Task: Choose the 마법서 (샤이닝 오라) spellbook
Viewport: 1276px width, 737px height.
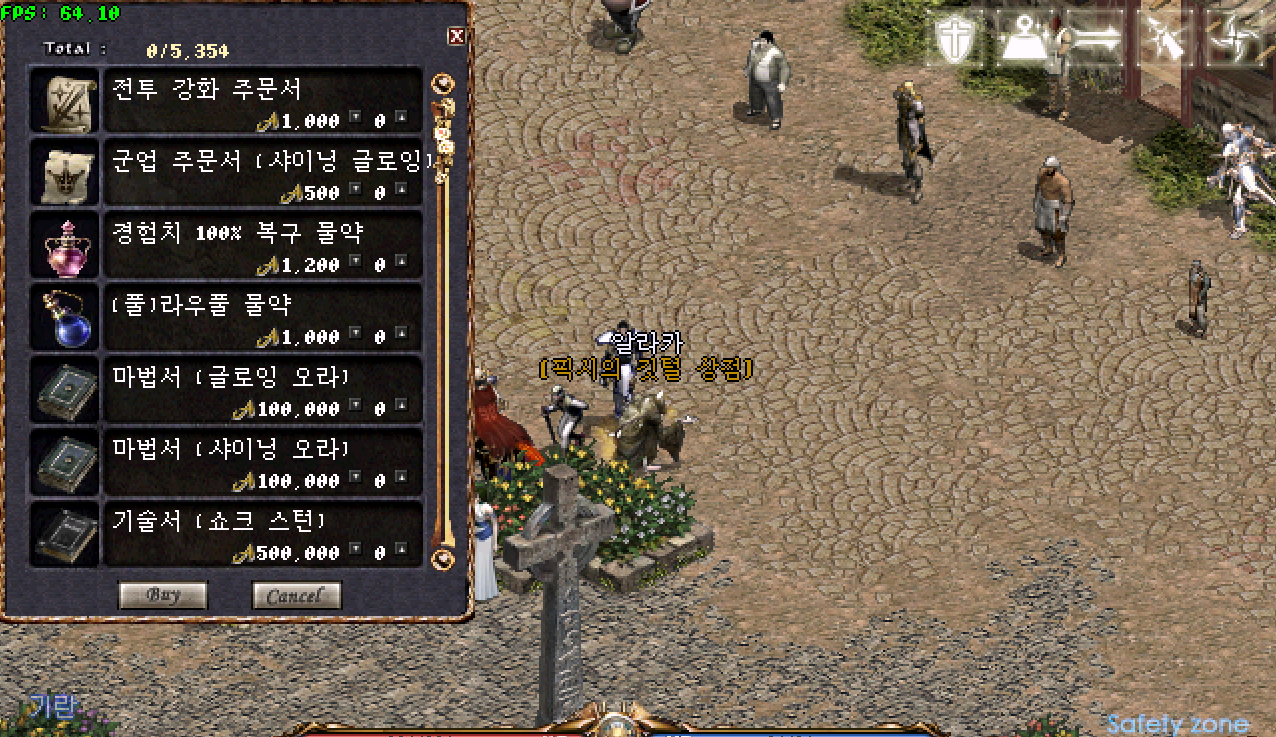Action: (65, 460)
